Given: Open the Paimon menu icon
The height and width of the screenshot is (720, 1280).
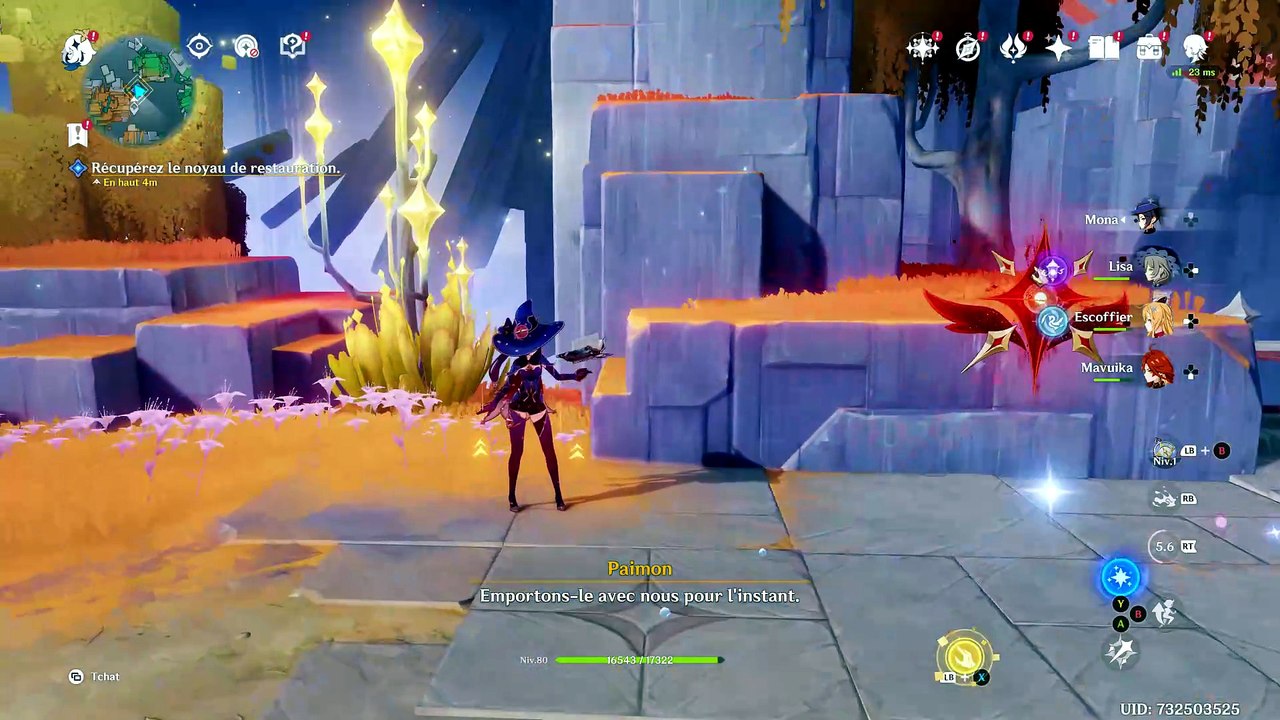Looking at the screenshot, I should click(77, 49).
